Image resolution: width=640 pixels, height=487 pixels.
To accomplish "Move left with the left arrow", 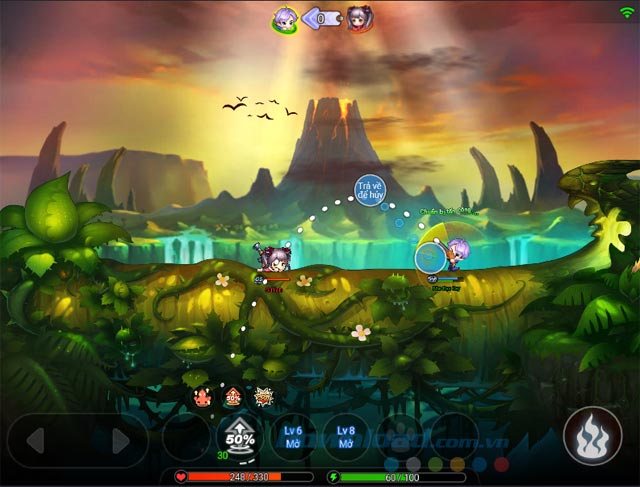I will [x=36, y=441].
